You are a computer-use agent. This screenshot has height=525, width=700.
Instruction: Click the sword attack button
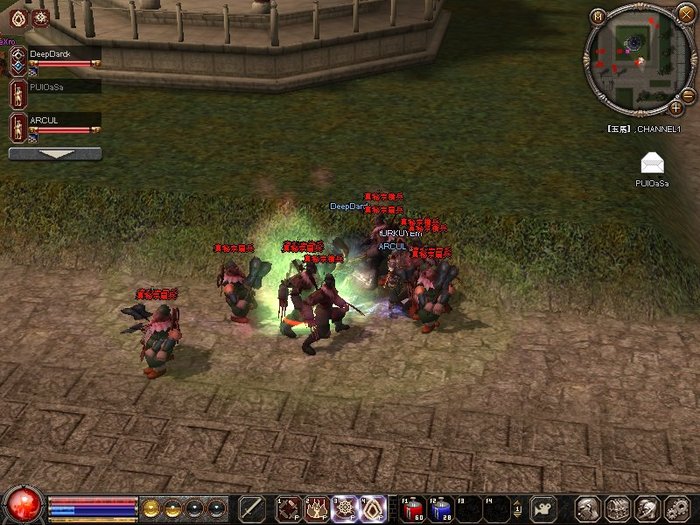coord(251,508)
